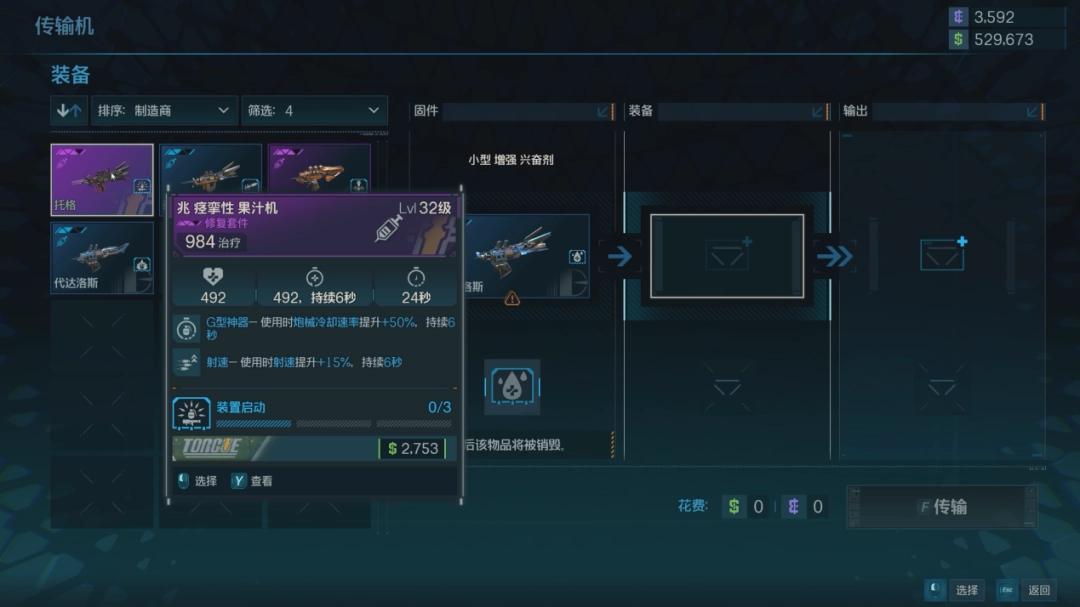This screenshot has height=607, width=1080.
Task: Choose the highlighted empty 装备 equipment slot
Action: [727, 256]
